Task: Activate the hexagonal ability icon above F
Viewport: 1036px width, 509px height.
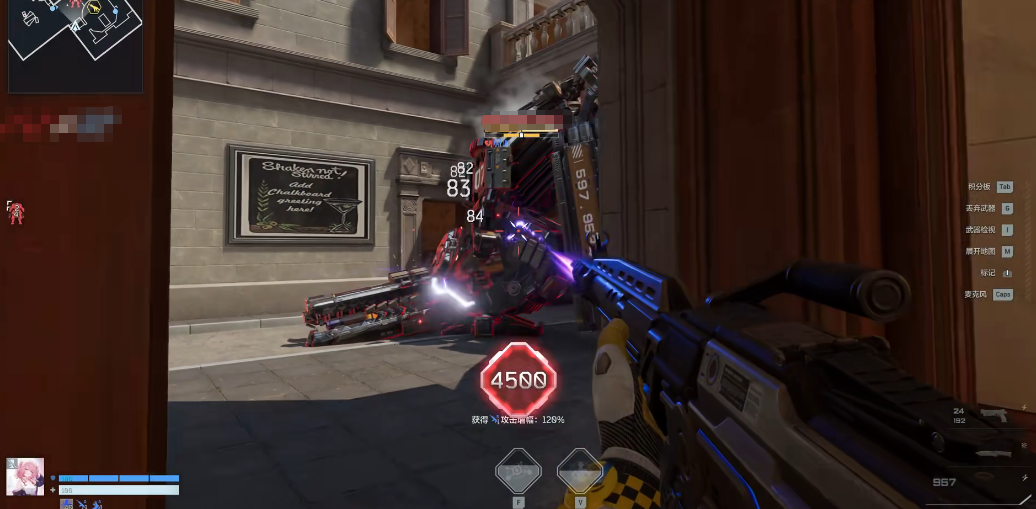Action: click(518, 469)
